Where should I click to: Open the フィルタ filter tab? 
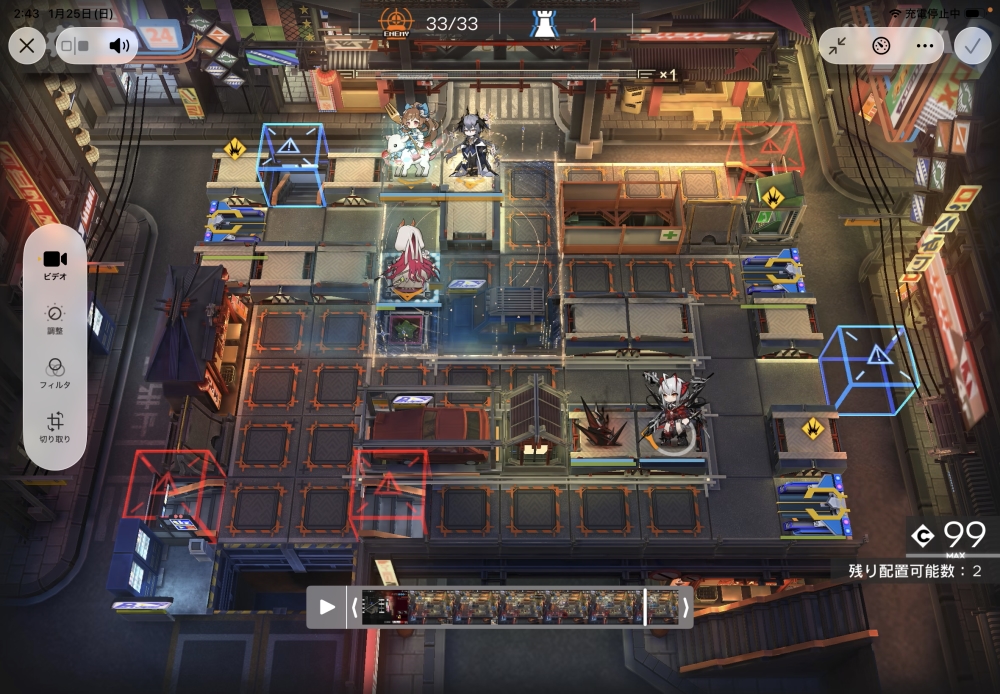[x=55, y=373]
